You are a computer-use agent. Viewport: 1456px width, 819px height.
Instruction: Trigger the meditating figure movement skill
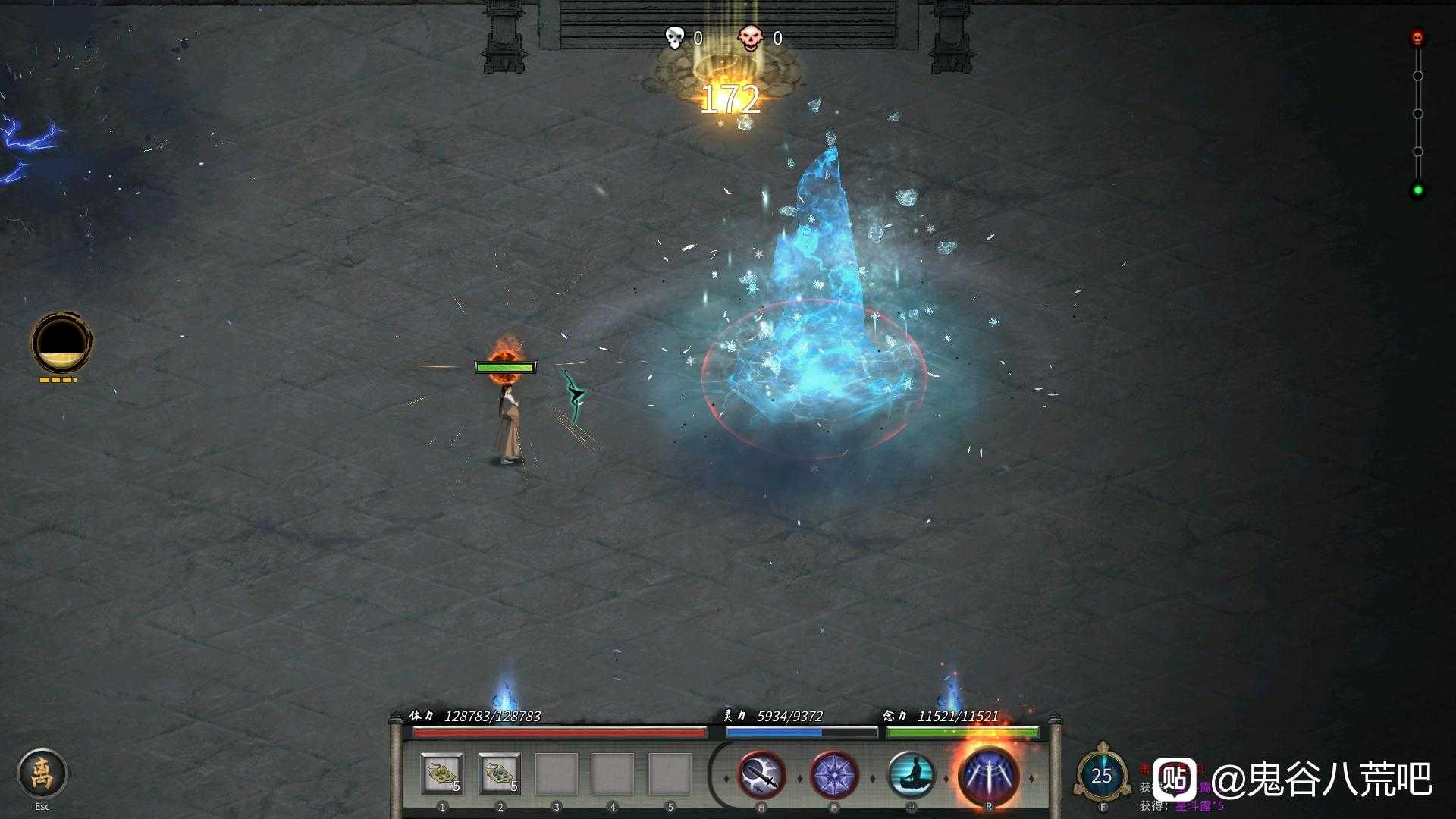pos(911,775)
